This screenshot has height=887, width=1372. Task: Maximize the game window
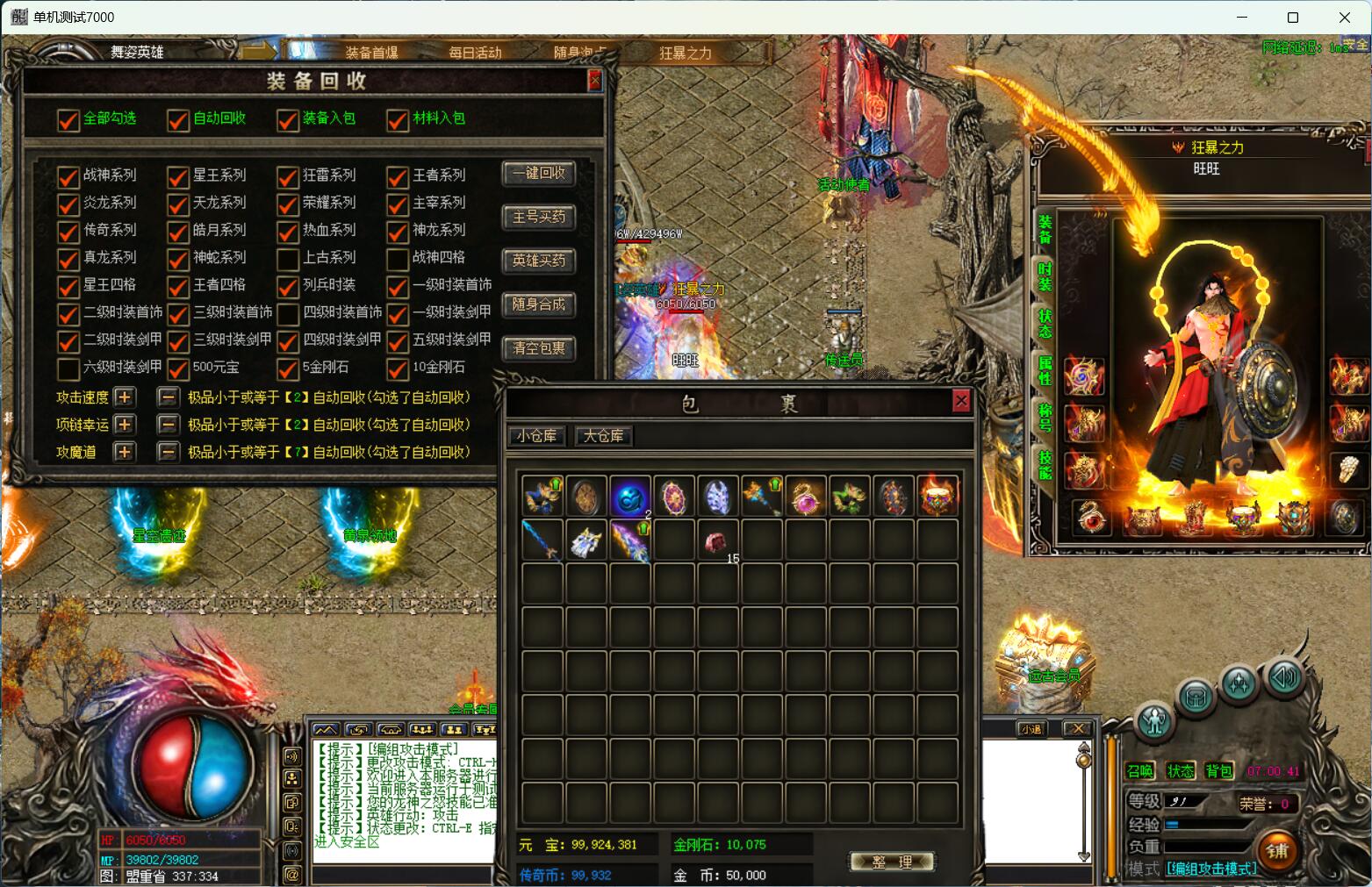1292,18
